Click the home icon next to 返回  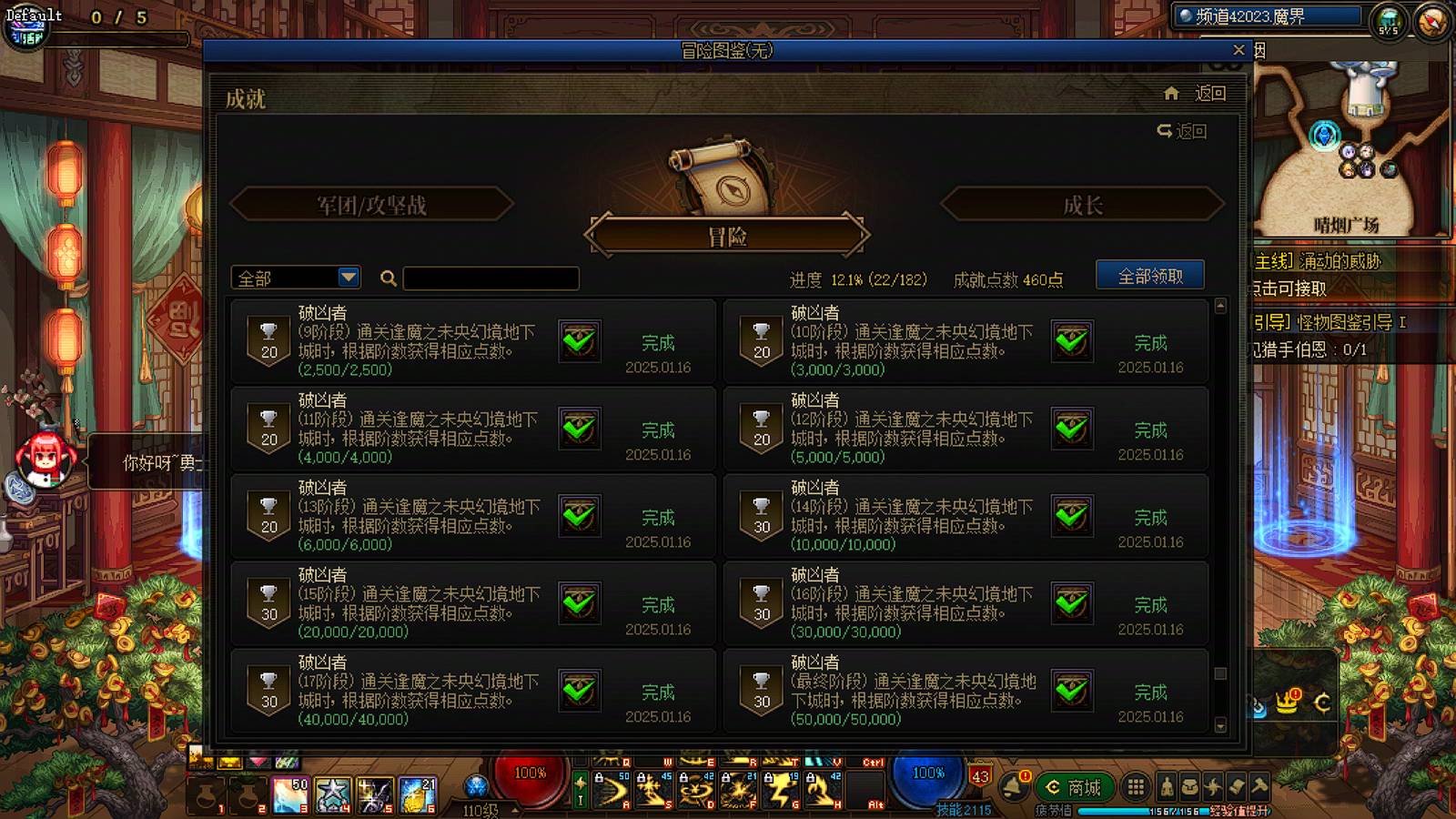pyautogui.click(x=1171, y=93)
